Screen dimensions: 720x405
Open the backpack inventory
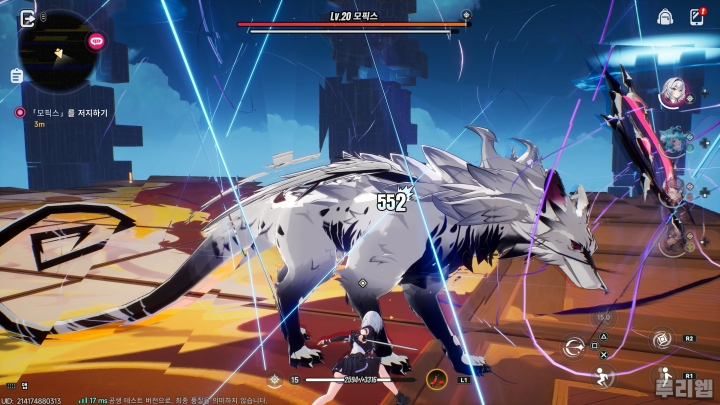[664, 17]
